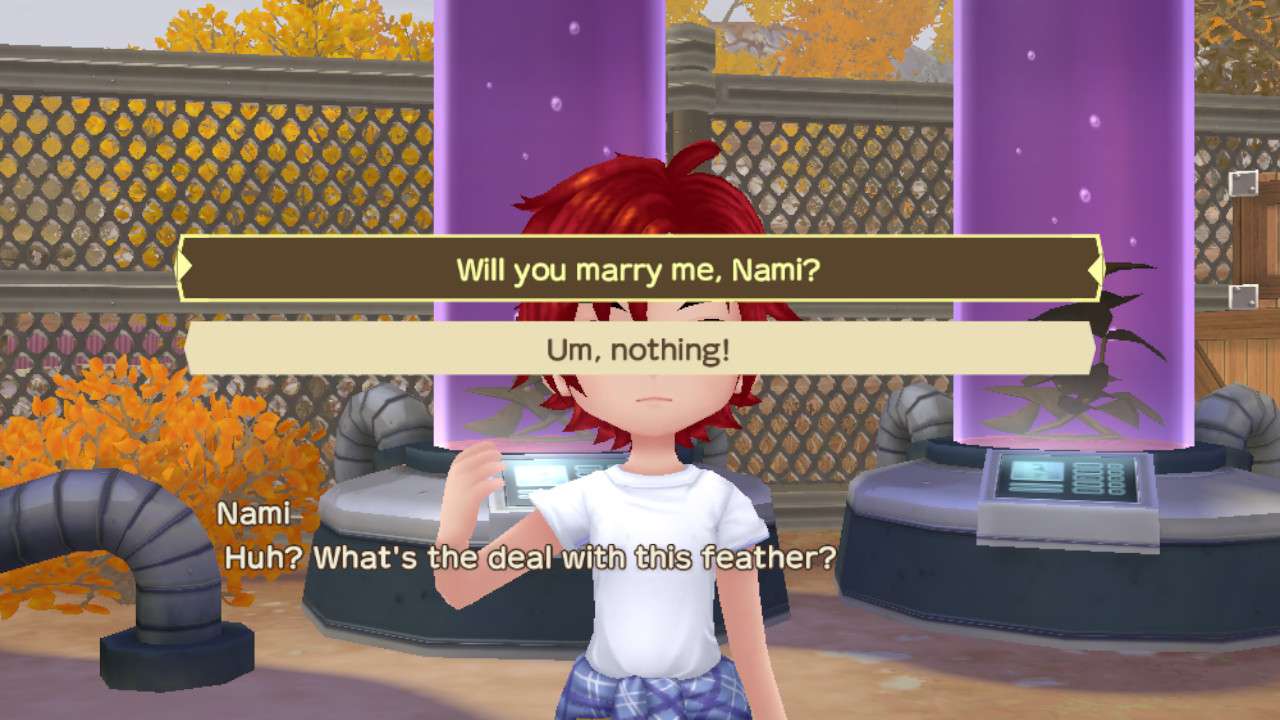Click the 'Nami' name label

(x=252, y=515)
